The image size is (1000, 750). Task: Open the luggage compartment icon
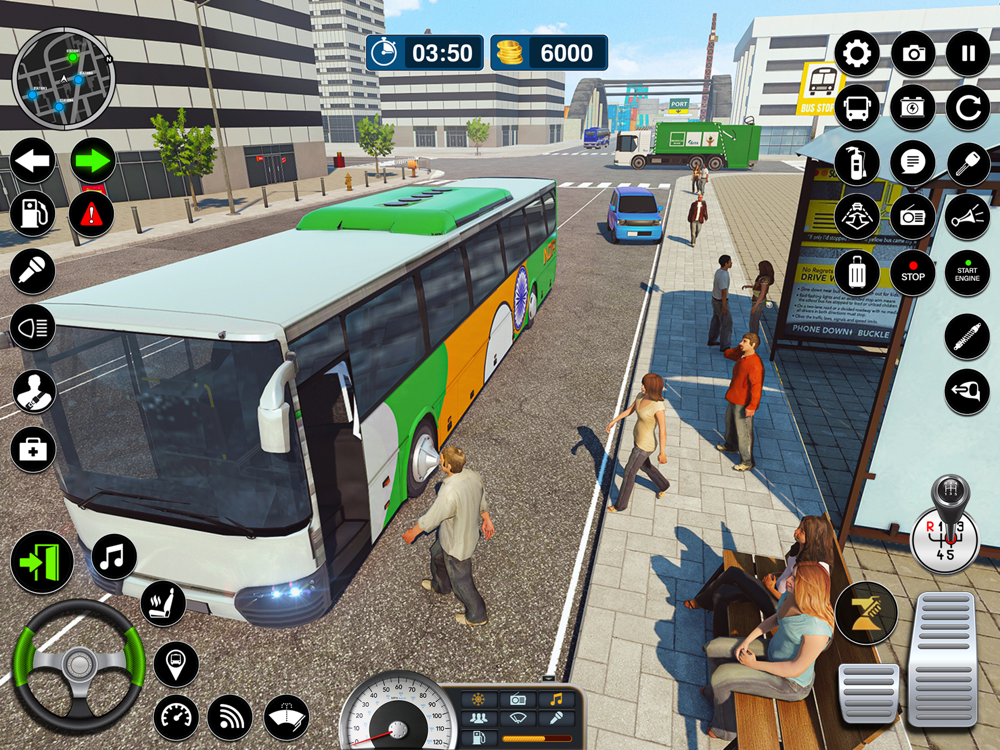click(x=857, y=272)
